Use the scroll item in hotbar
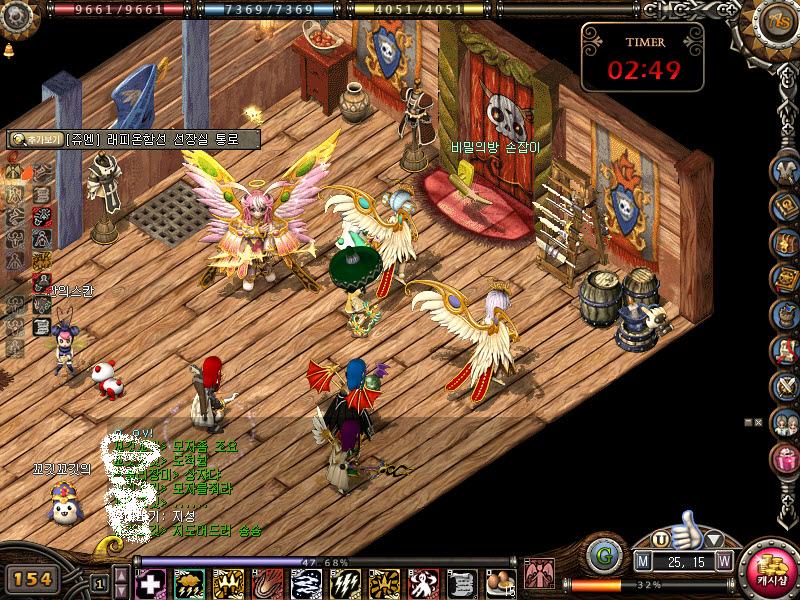 tap(462, 582)
